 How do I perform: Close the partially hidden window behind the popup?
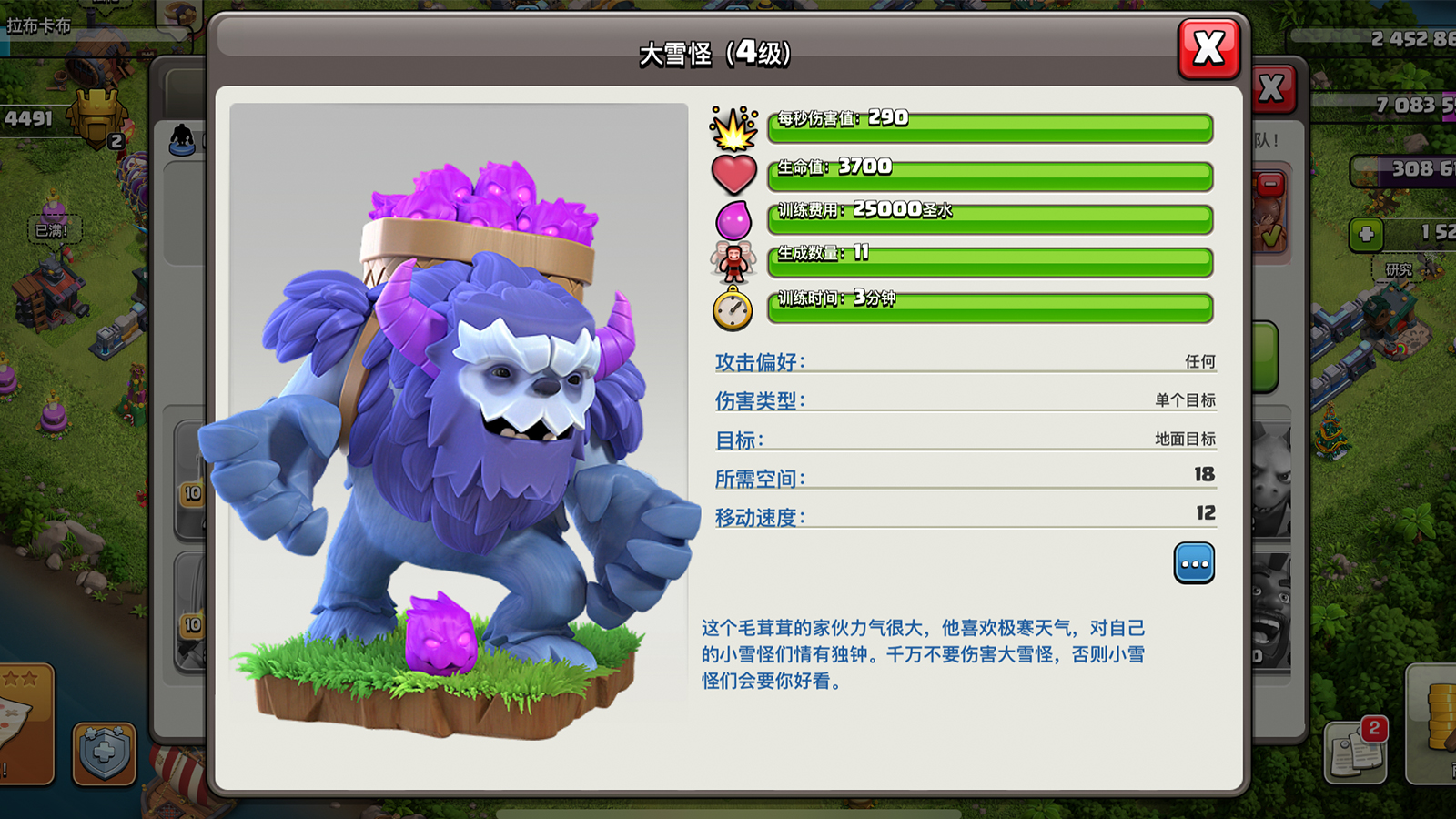pyautogui.click(x=1273, y=89)
